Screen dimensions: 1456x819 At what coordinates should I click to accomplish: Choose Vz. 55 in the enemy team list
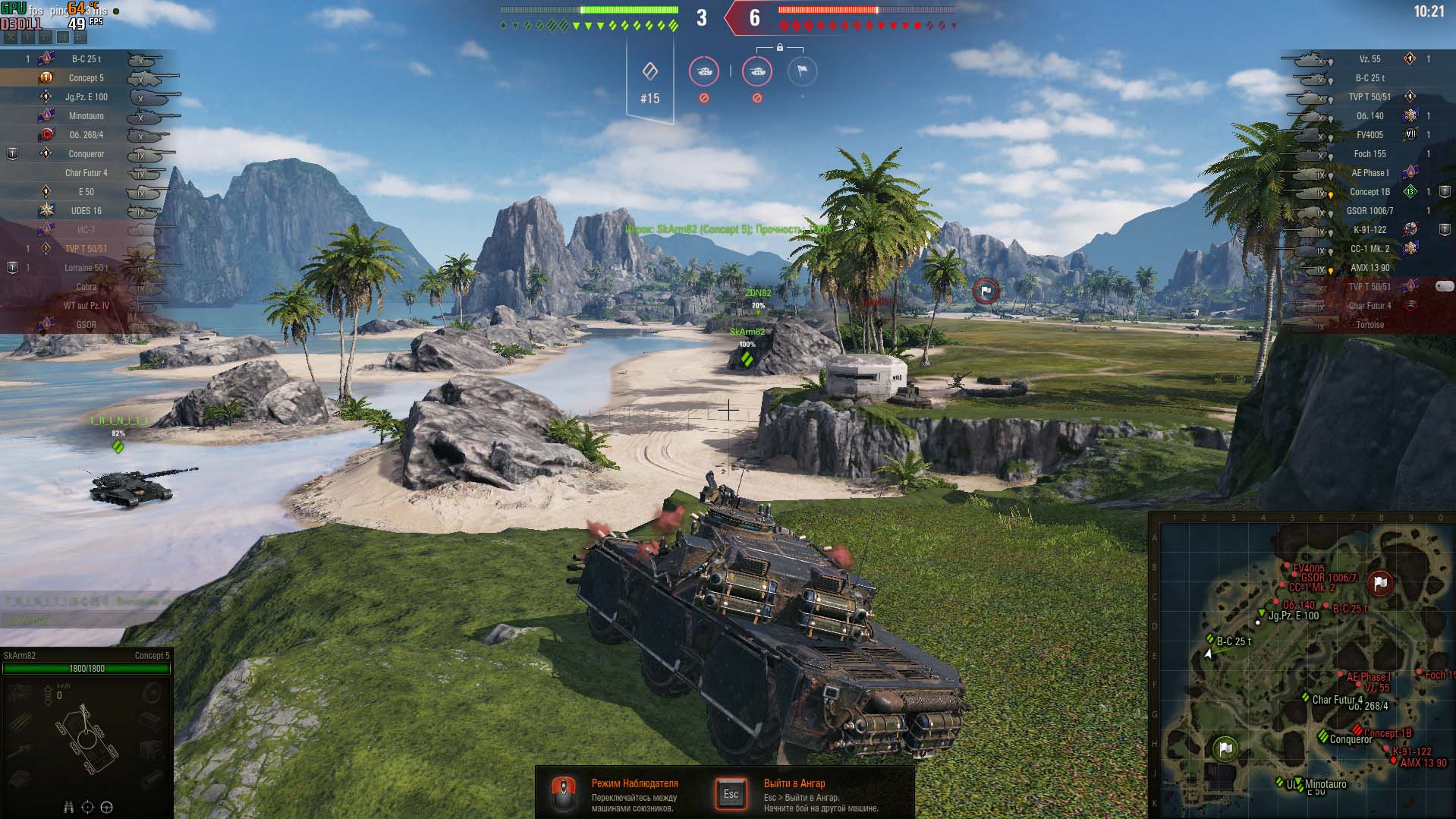pos(1370,59)
